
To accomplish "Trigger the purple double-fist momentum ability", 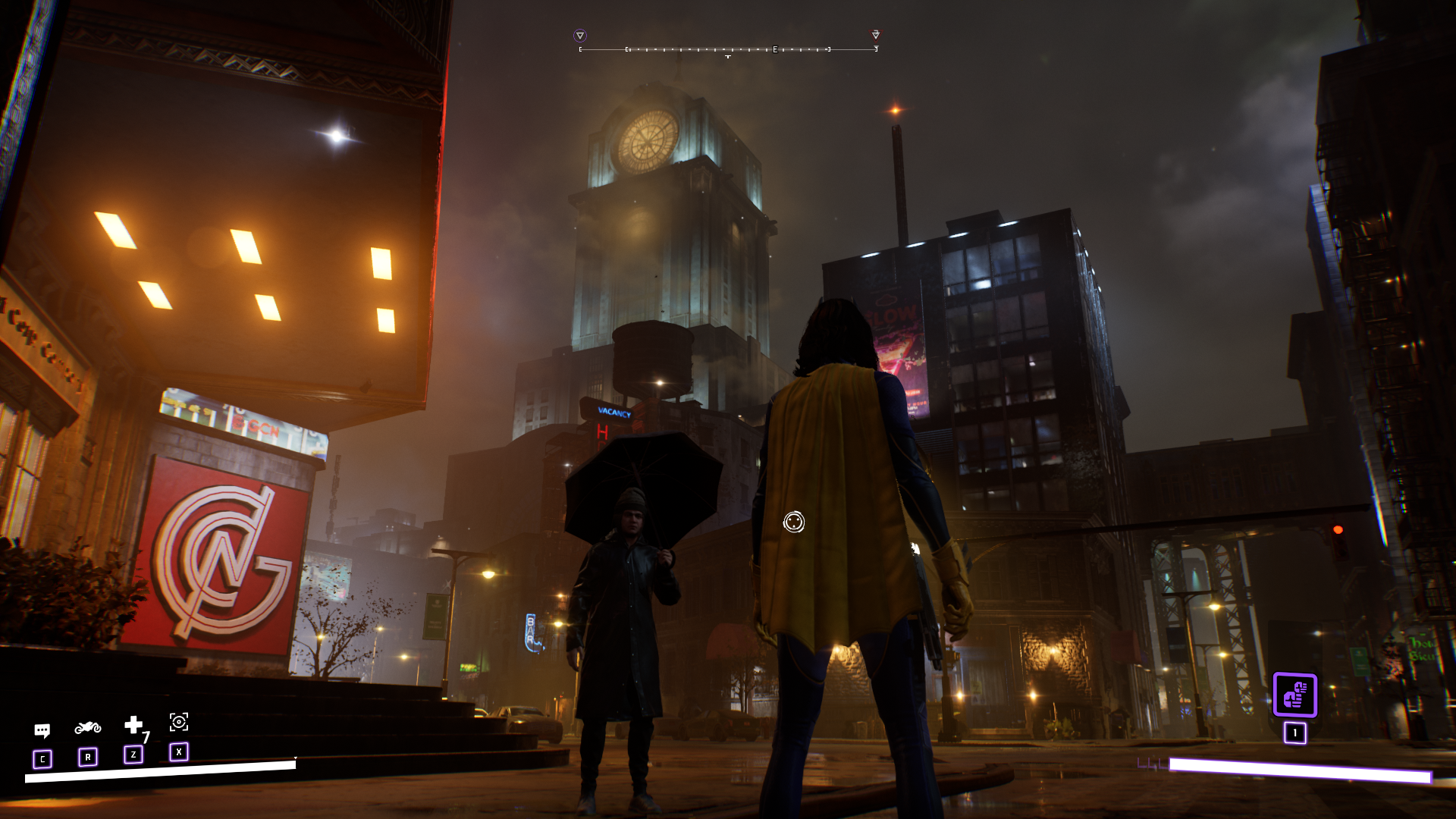I will [1294, 695].
